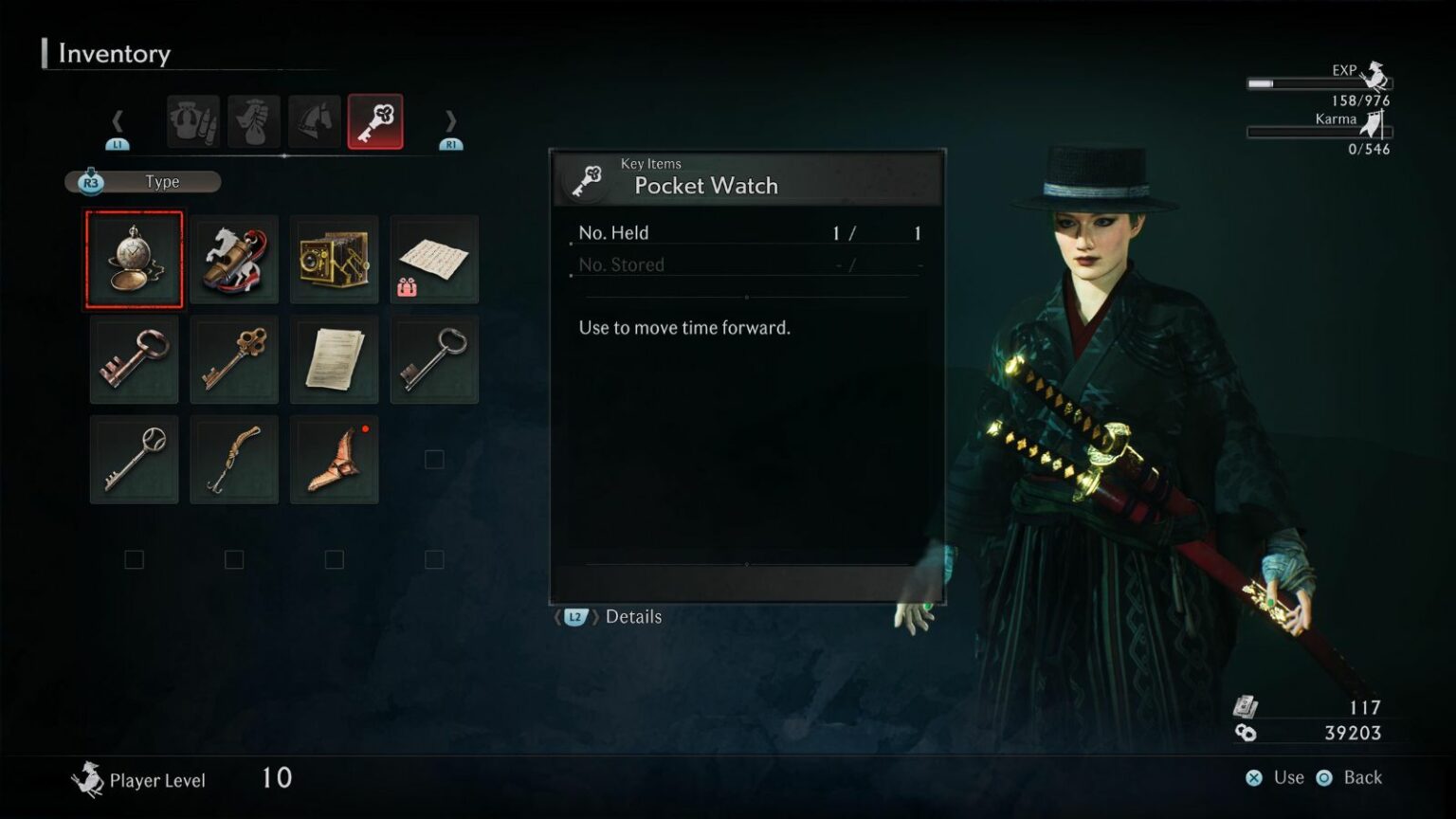Open the antique camera key item
1456x819 pixels.
click(x=335, y=258)
